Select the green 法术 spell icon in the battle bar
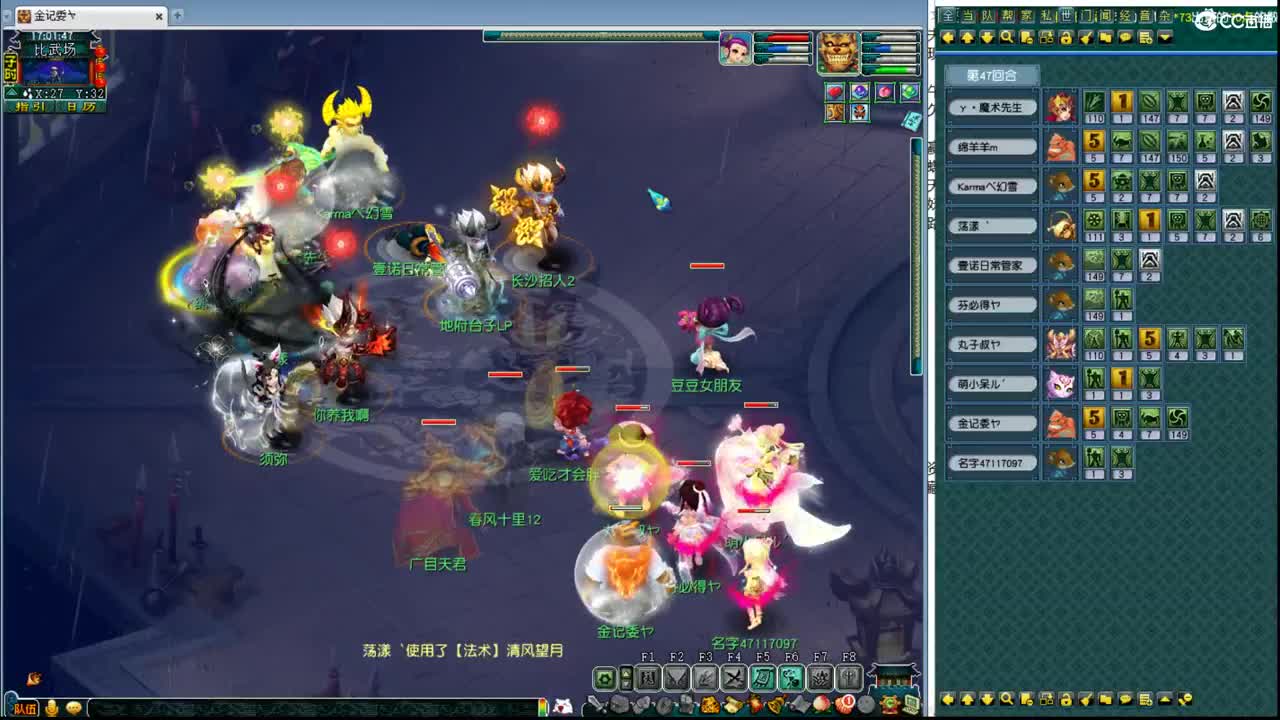 pyautogui.click(x=763, y=678)
